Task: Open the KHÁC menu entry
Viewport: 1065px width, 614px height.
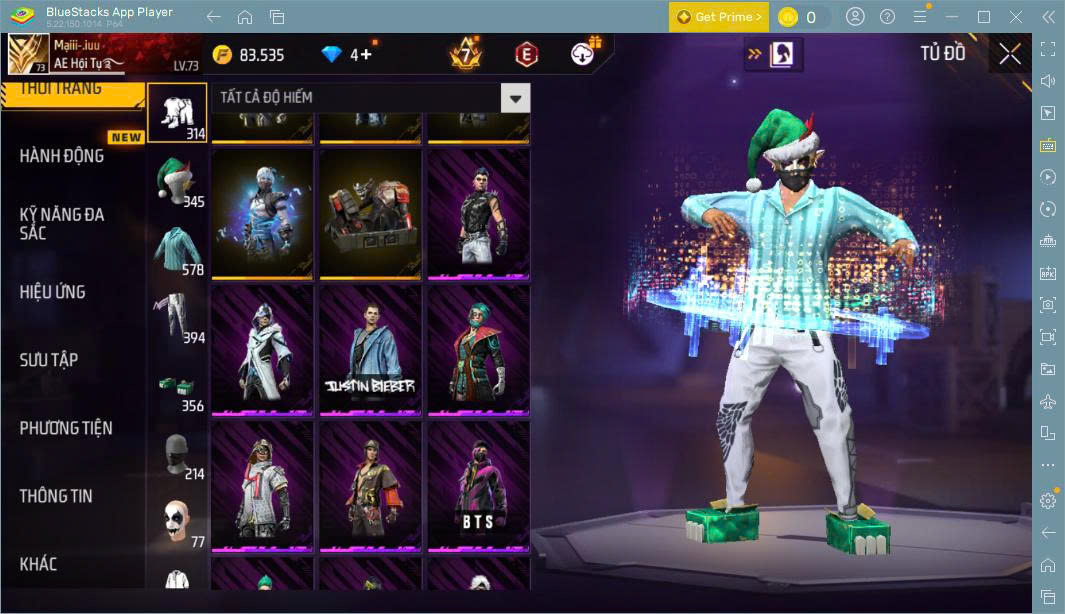Action: pos(39,564)
